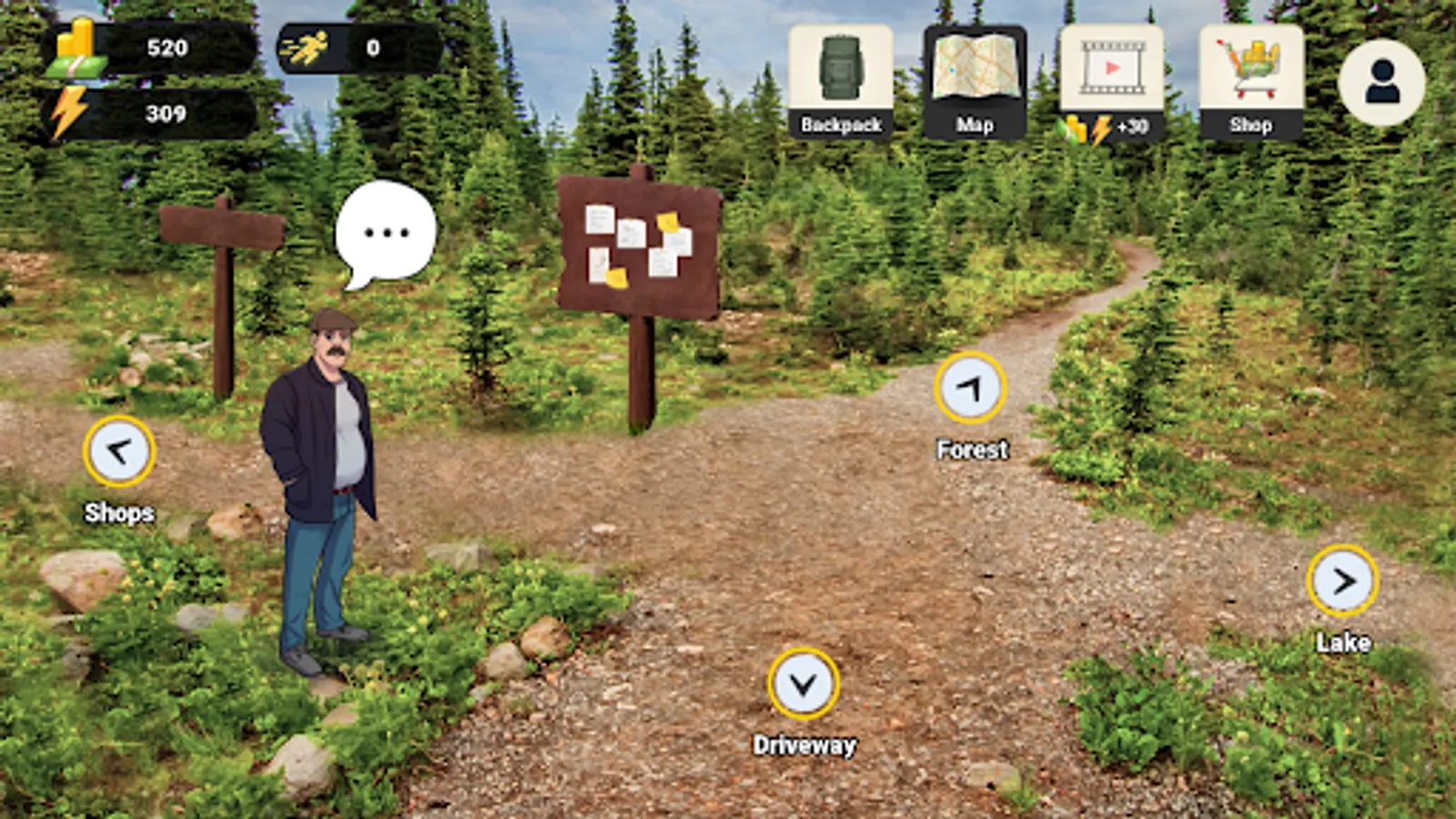Go back down to the Driveway

pos(803,683)
